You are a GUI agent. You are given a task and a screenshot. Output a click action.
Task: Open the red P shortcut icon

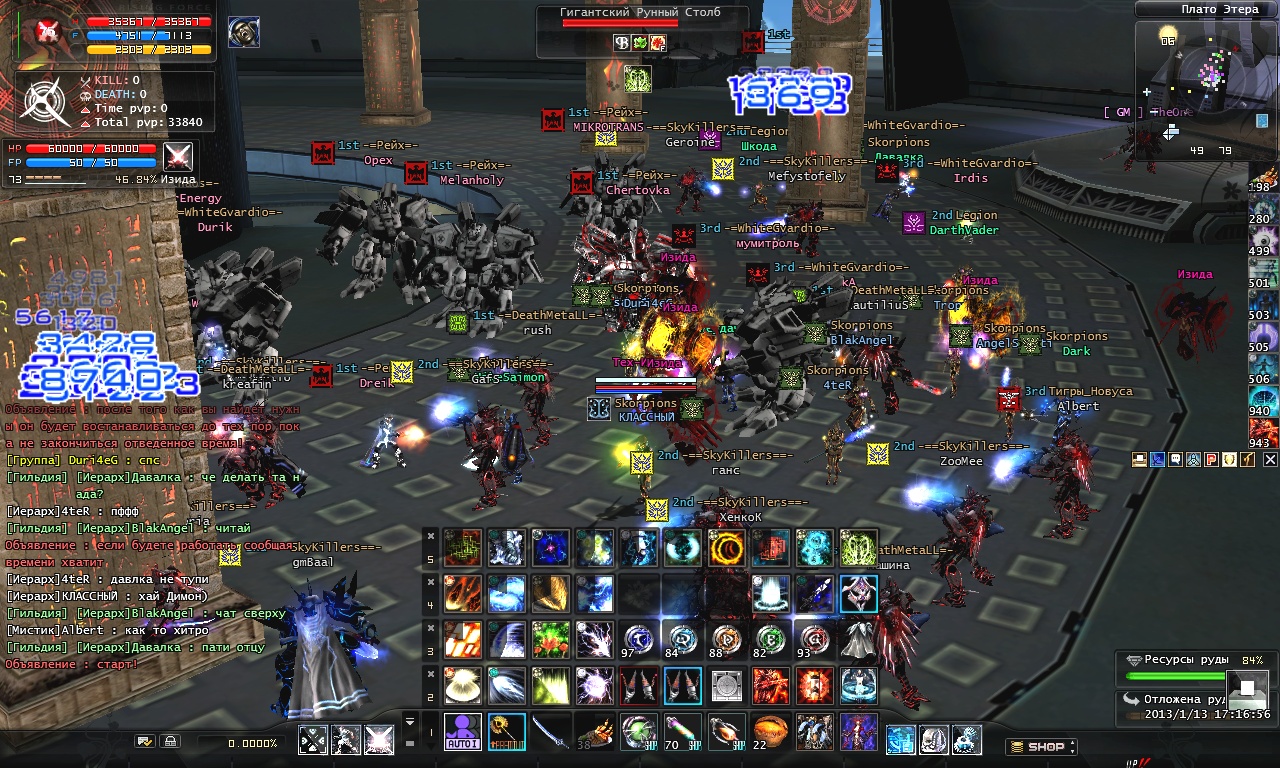click(x=1211, y=459)
